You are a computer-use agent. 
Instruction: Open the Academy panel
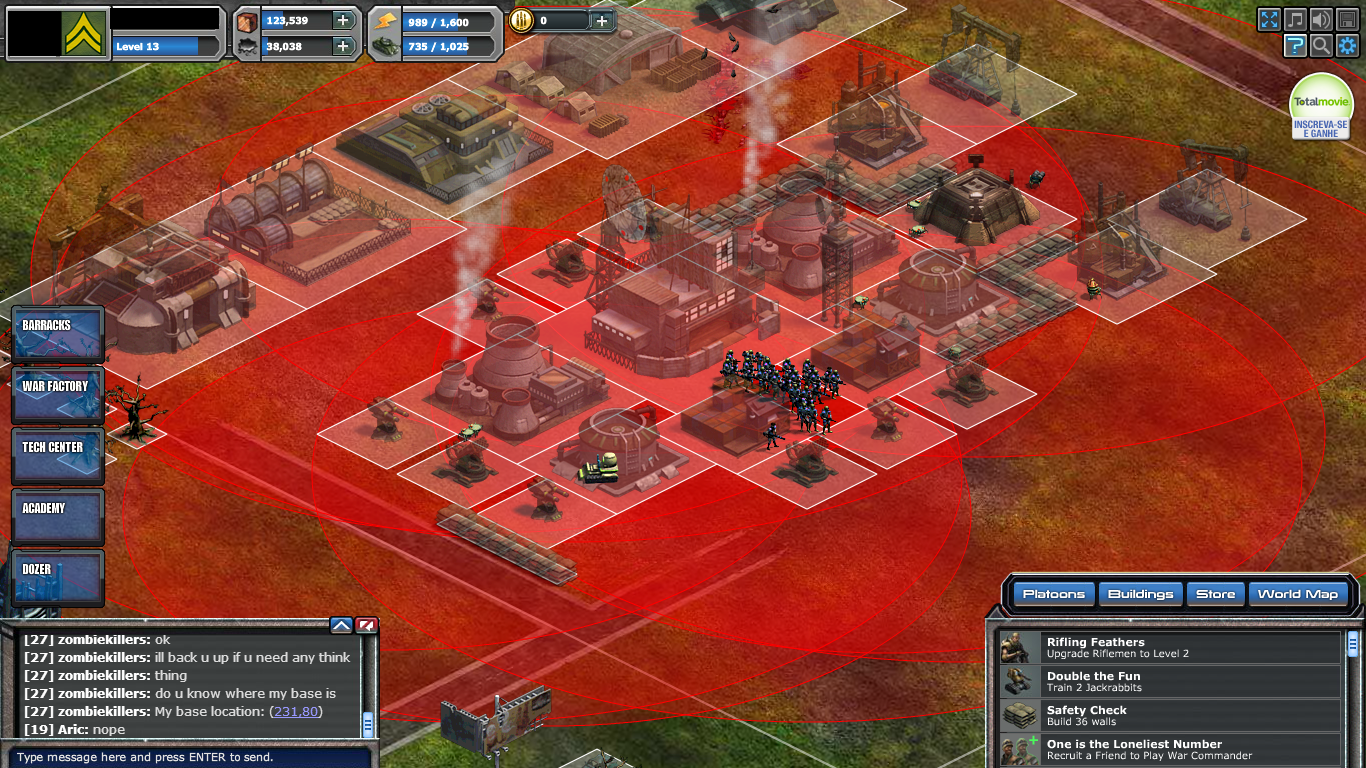click(x=56, y=514)
